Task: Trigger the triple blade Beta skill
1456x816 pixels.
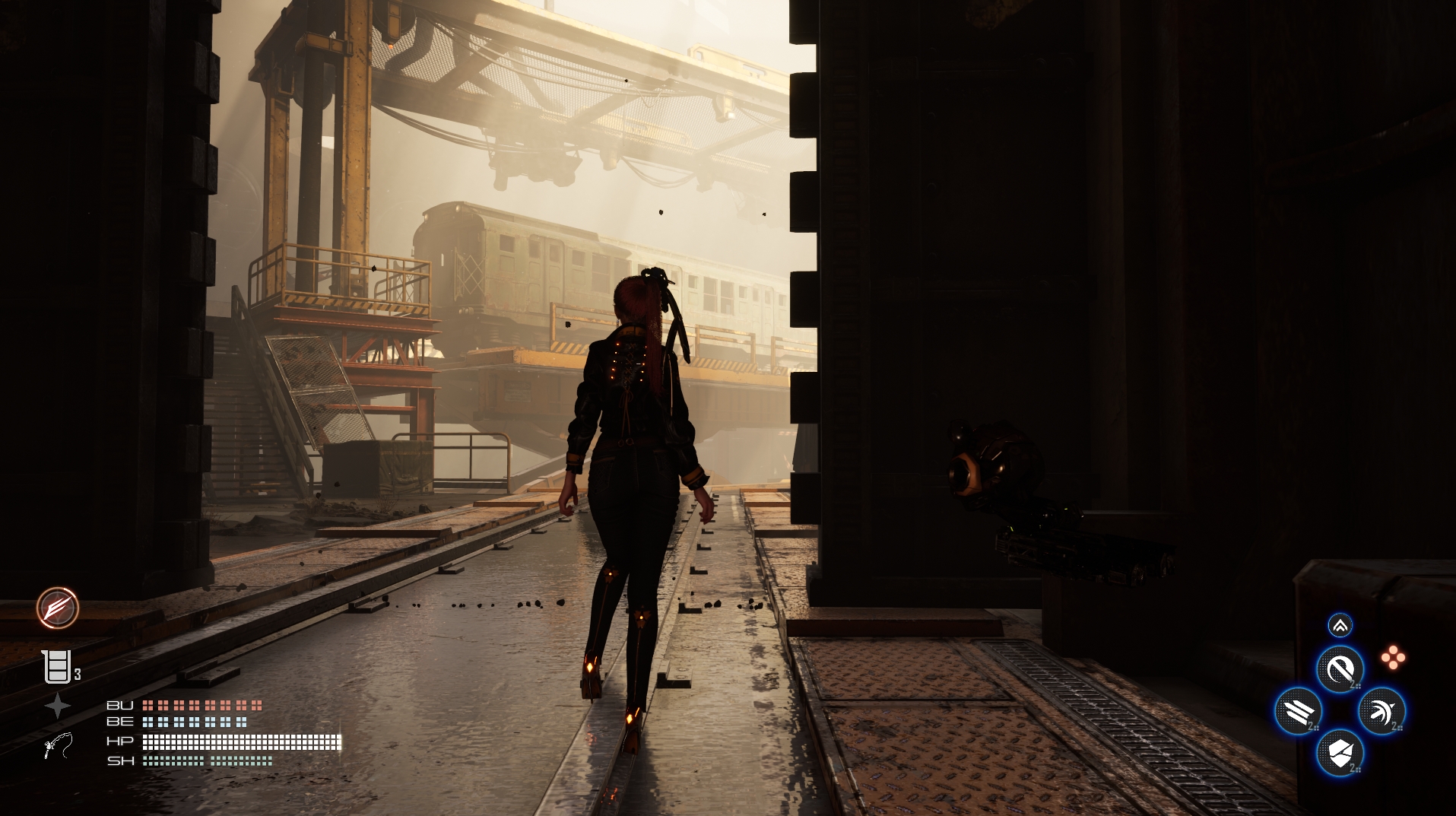Action: pos(1298,711)
